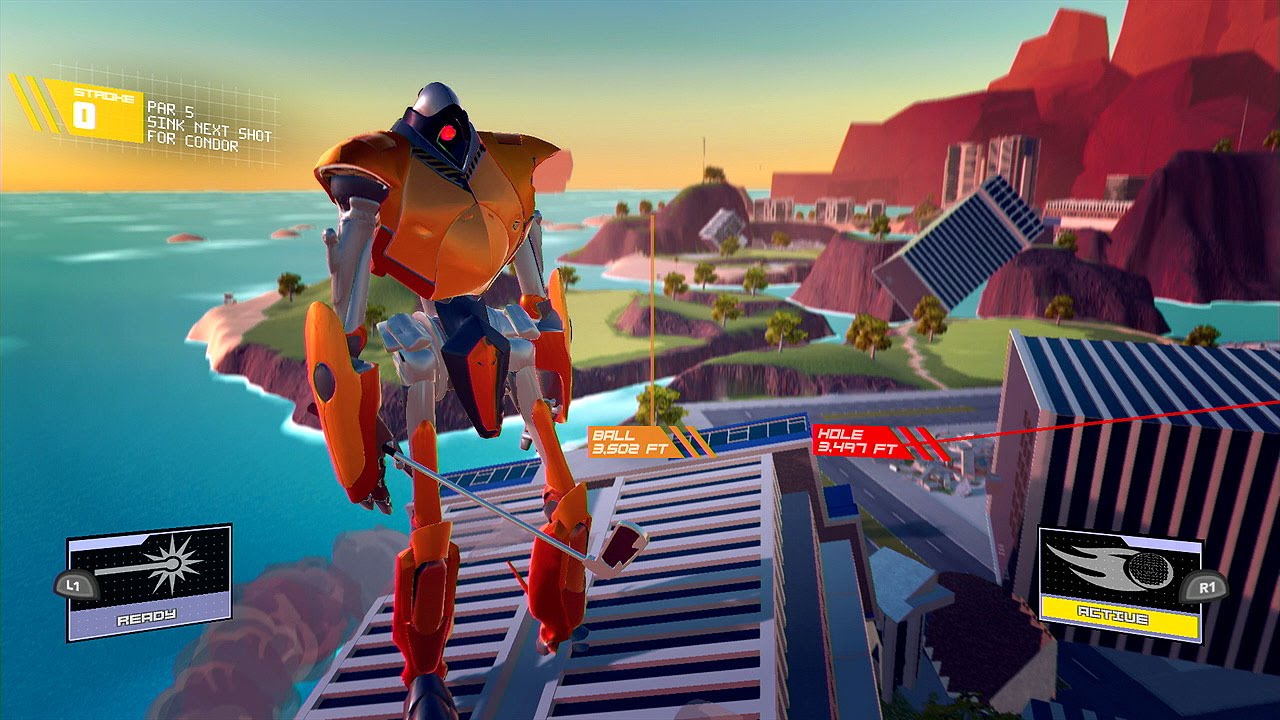
Task: Select the flaming ball ability marked Active
Action: [x=1120, y=584]
